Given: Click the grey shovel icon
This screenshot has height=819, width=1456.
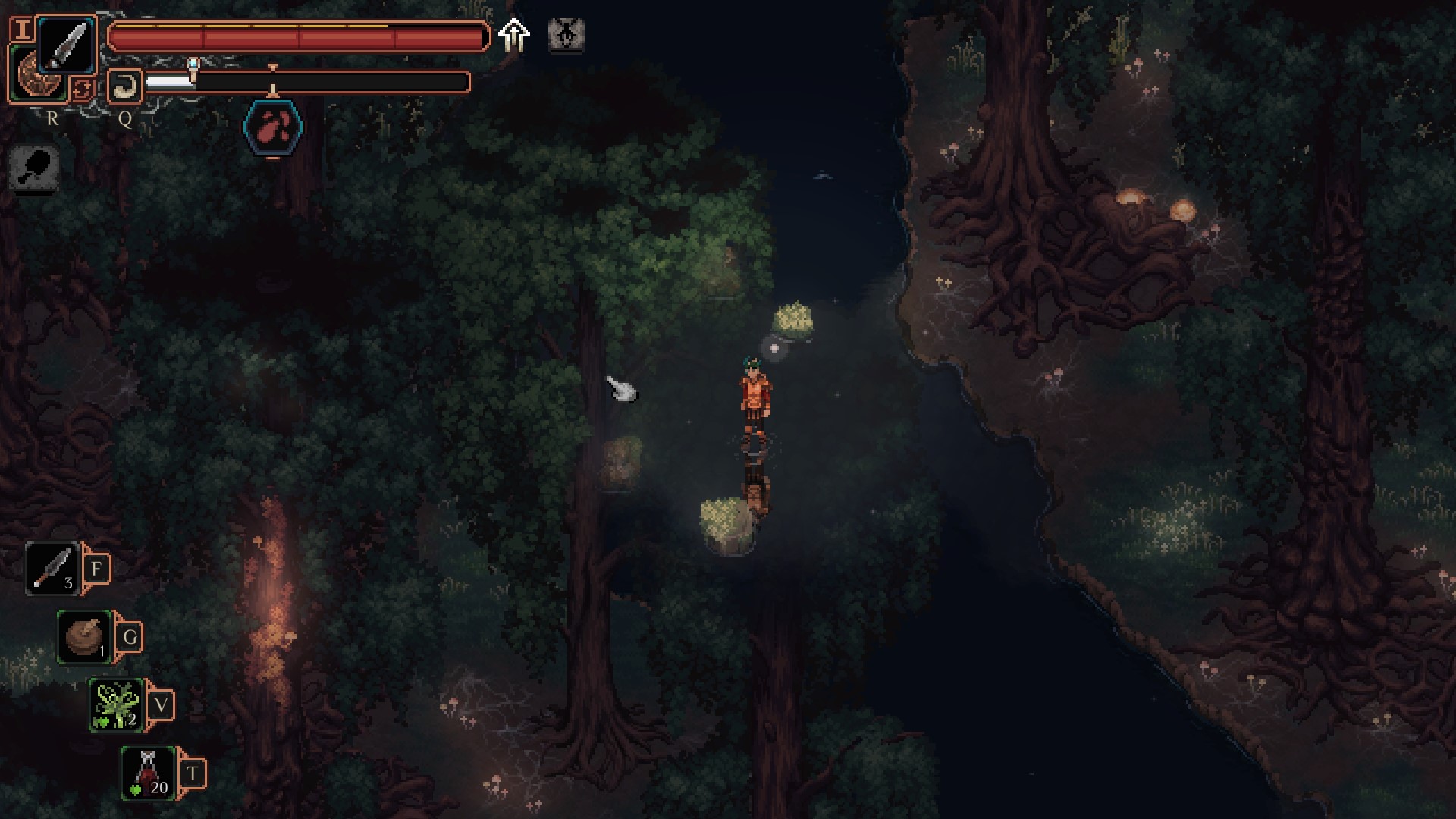Looking at the screenshot, I should pos(35,166).
